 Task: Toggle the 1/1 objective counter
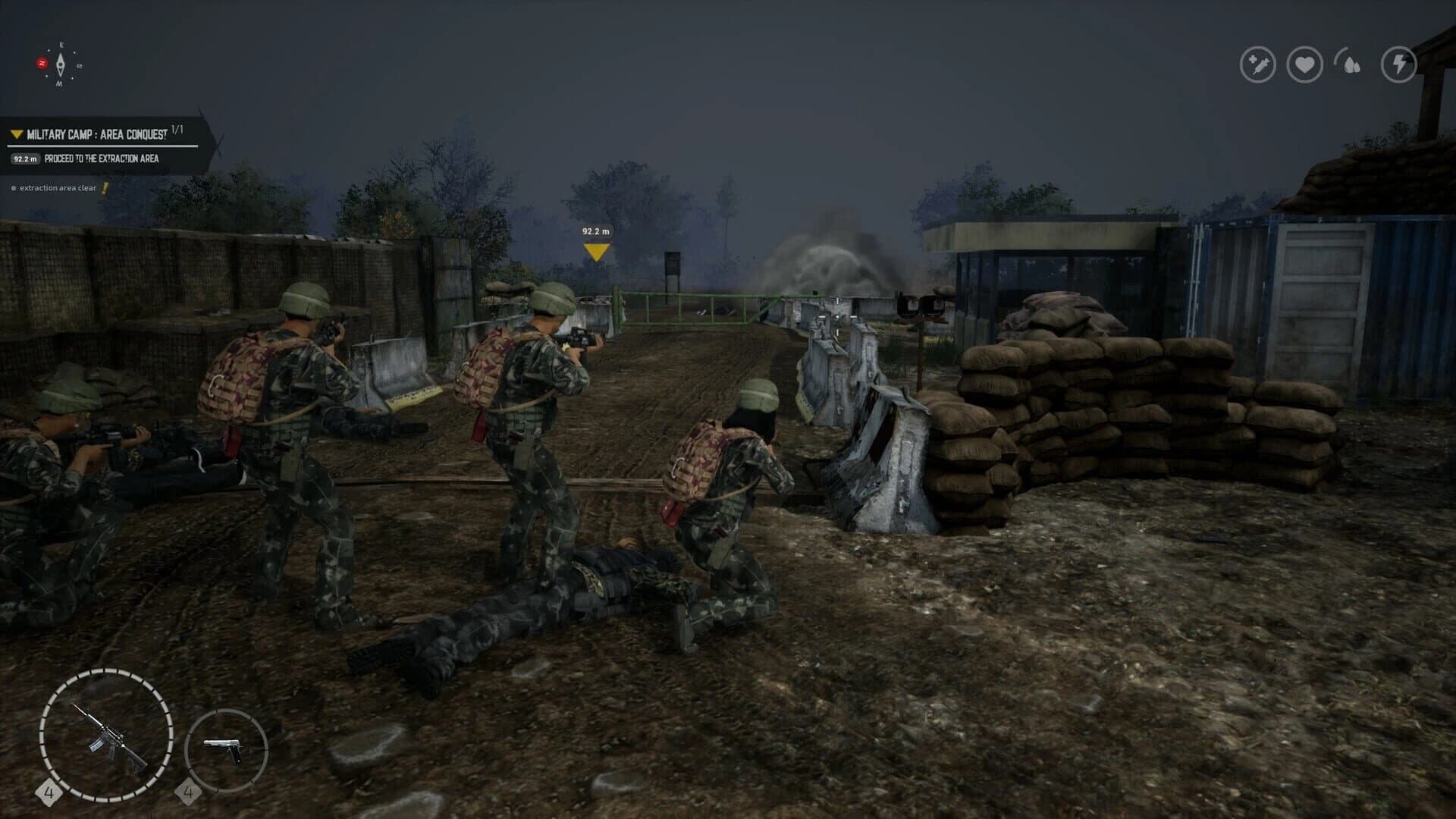point(176,129)
